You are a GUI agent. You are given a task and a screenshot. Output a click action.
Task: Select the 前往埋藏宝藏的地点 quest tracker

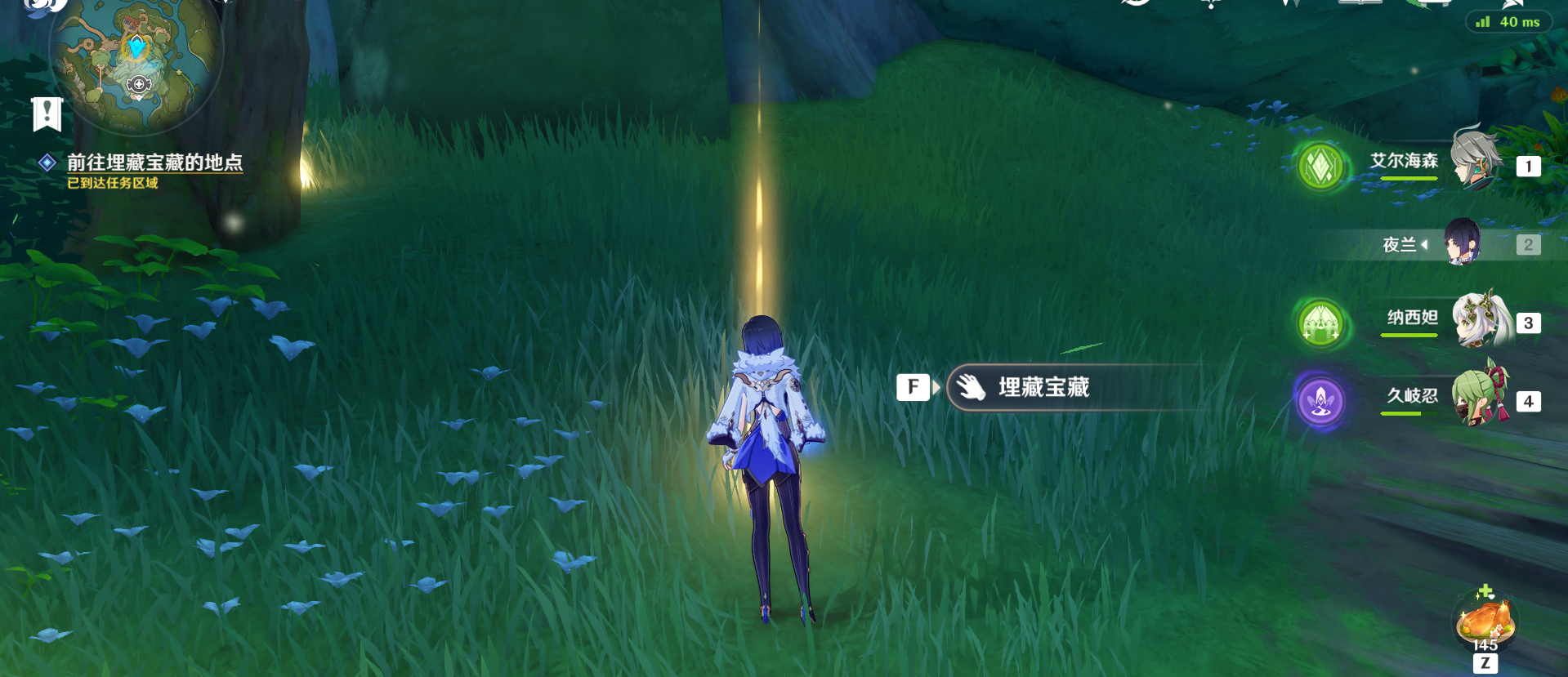click(x=154, y=163)
